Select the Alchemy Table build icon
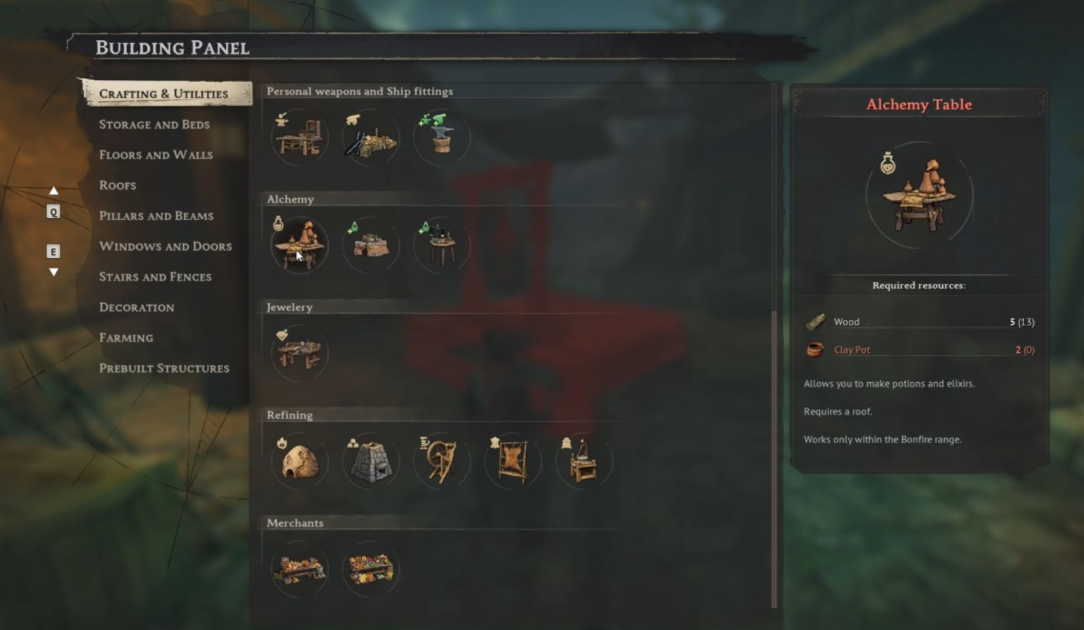1084x630 pixels. click(x=299, y=245)
